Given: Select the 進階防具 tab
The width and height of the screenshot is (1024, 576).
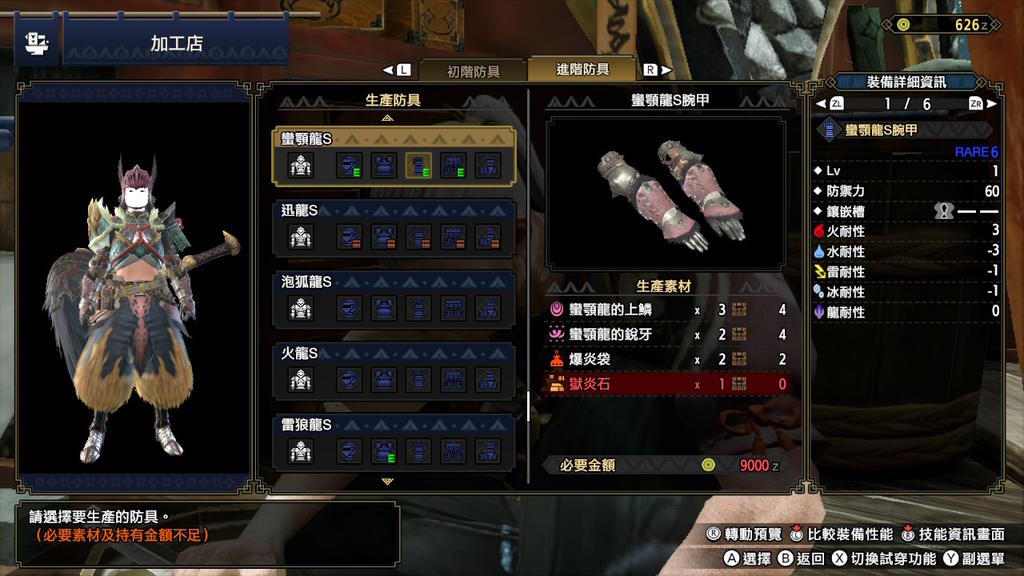Looking at the screenshot, I should tap(582, 69).
